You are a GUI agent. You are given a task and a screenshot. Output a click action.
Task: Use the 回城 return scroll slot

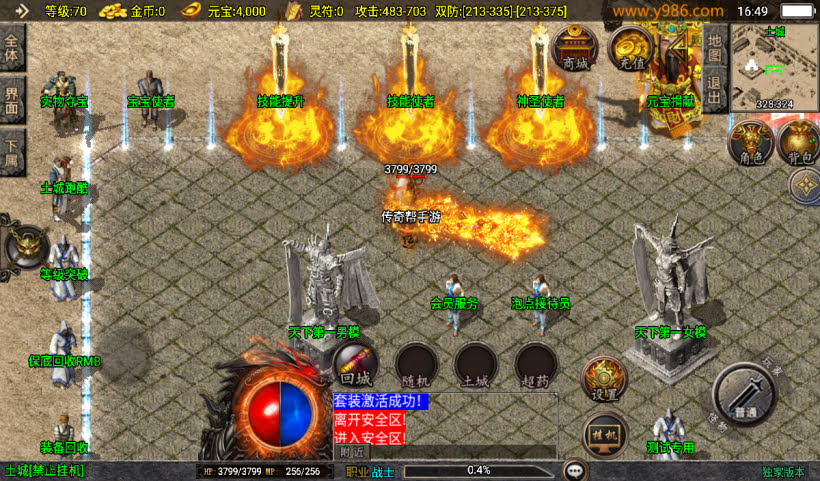click(355, 364)
